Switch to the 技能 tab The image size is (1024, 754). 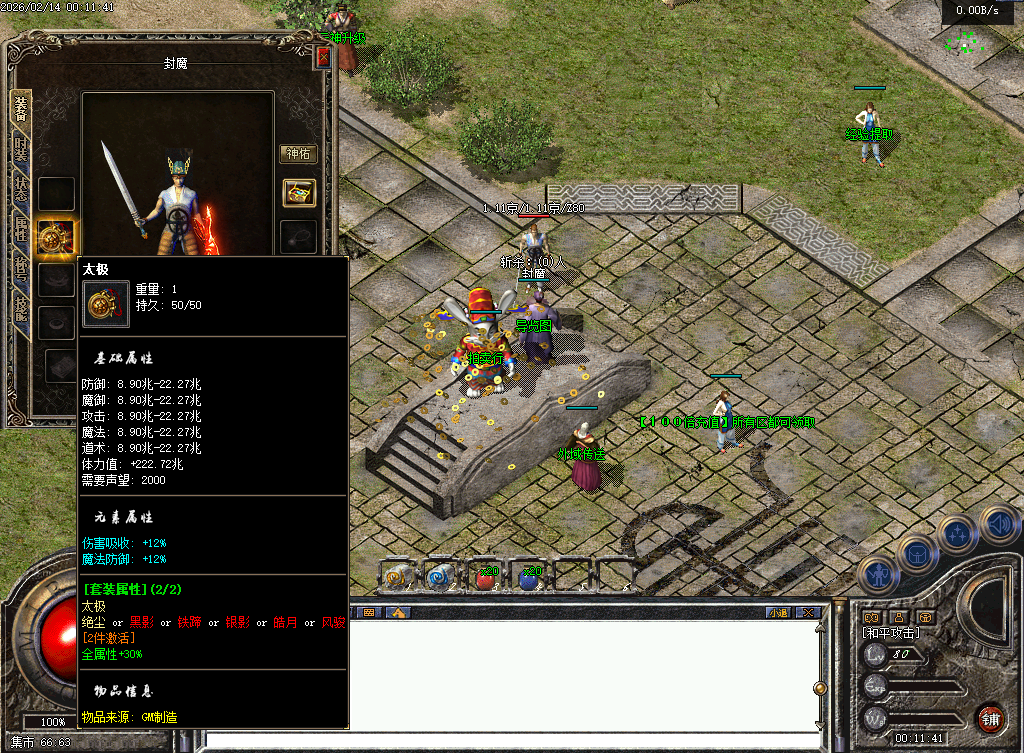[21, 306]
